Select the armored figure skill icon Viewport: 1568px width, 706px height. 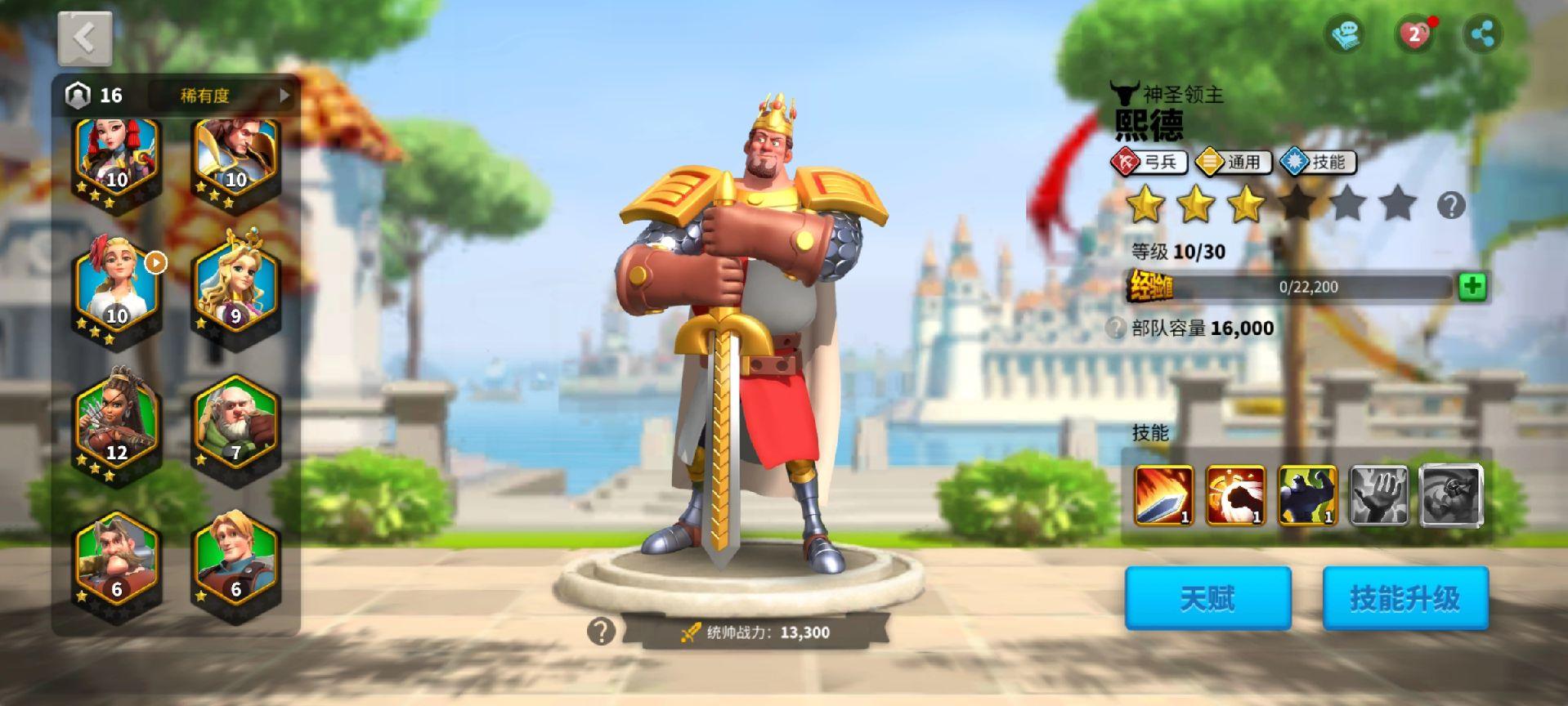(1306, 495)
